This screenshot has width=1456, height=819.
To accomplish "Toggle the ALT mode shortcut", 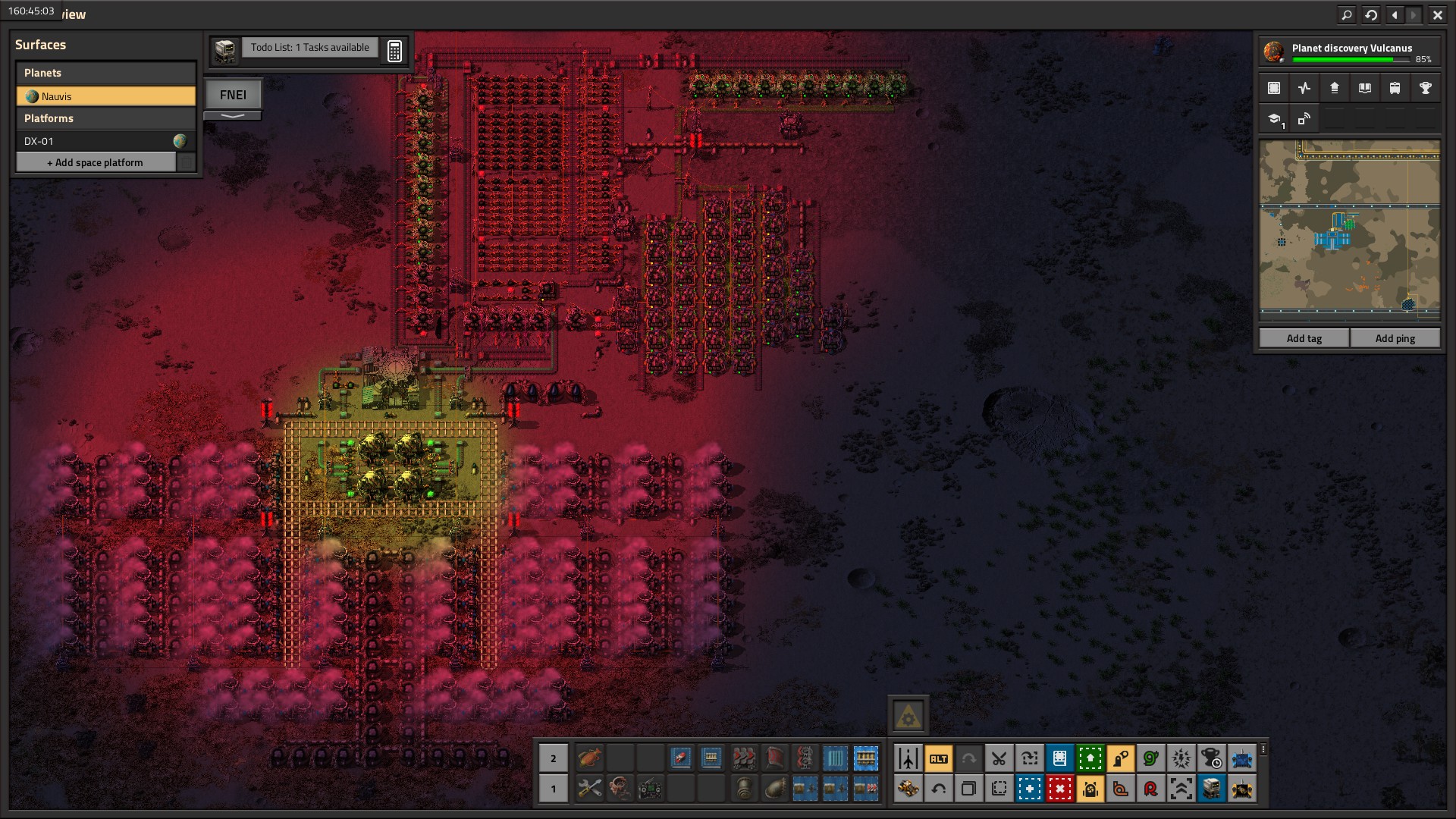I will (x=938, y=758).
